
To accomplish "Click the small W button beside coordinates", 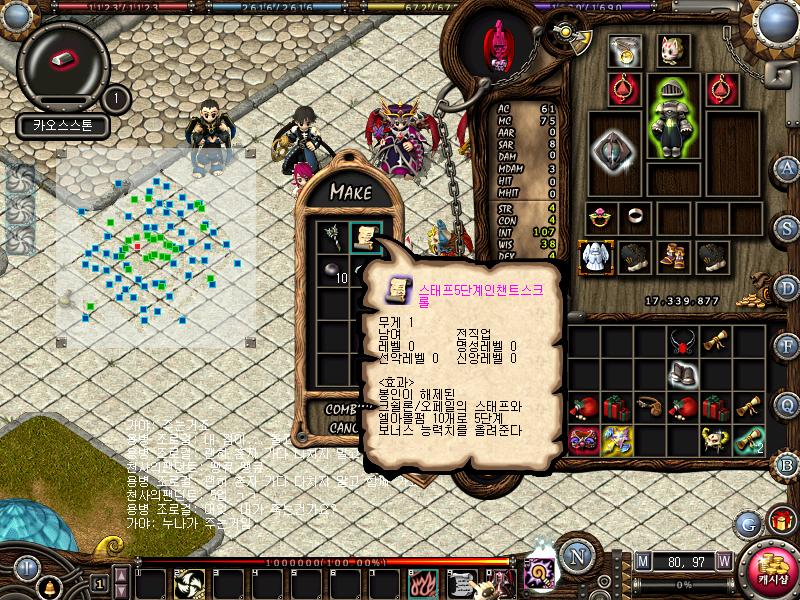I will tap(723, 560).
